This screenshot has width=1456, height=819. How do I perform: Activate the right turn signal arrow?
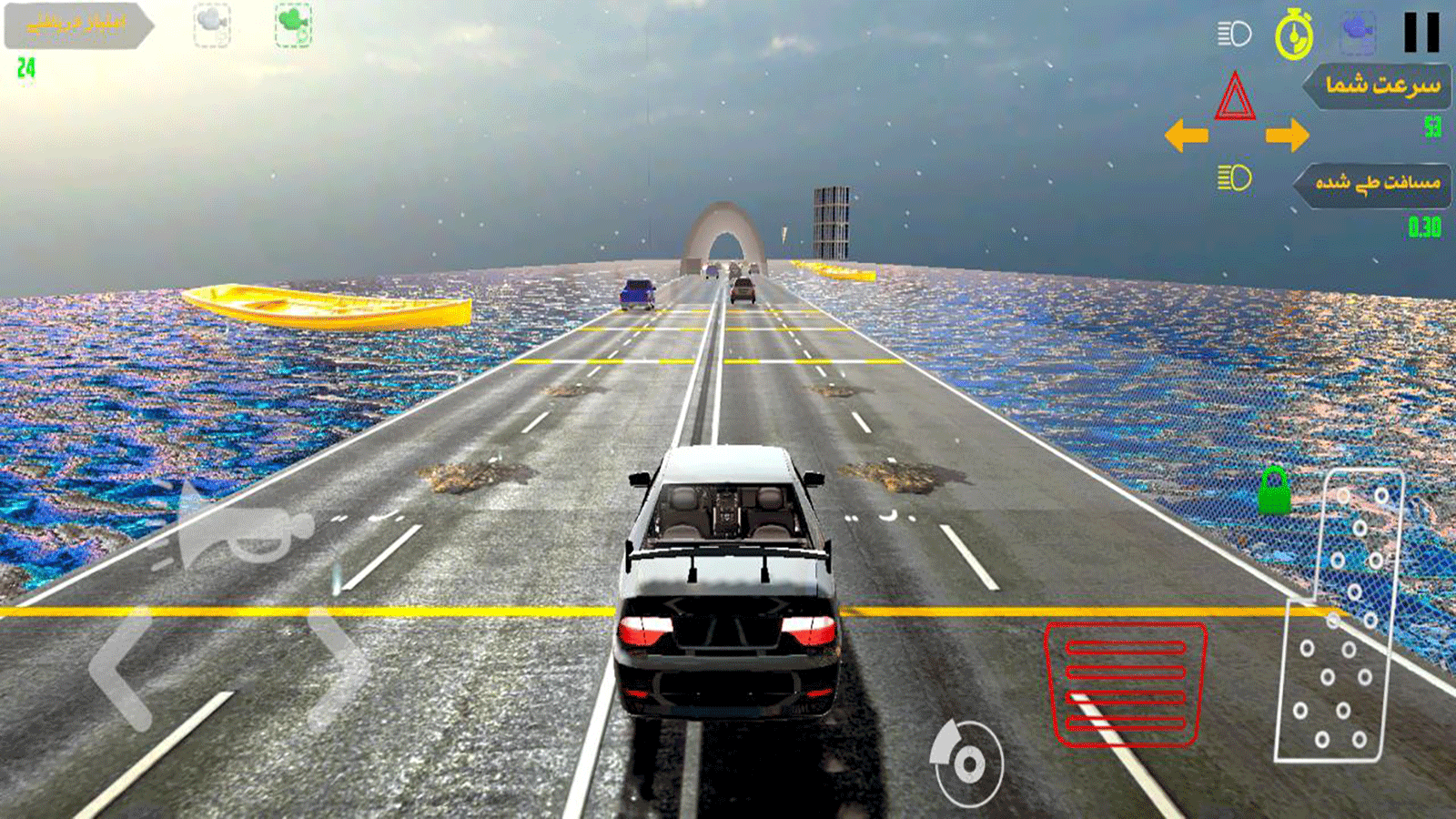pos(1287,136)
